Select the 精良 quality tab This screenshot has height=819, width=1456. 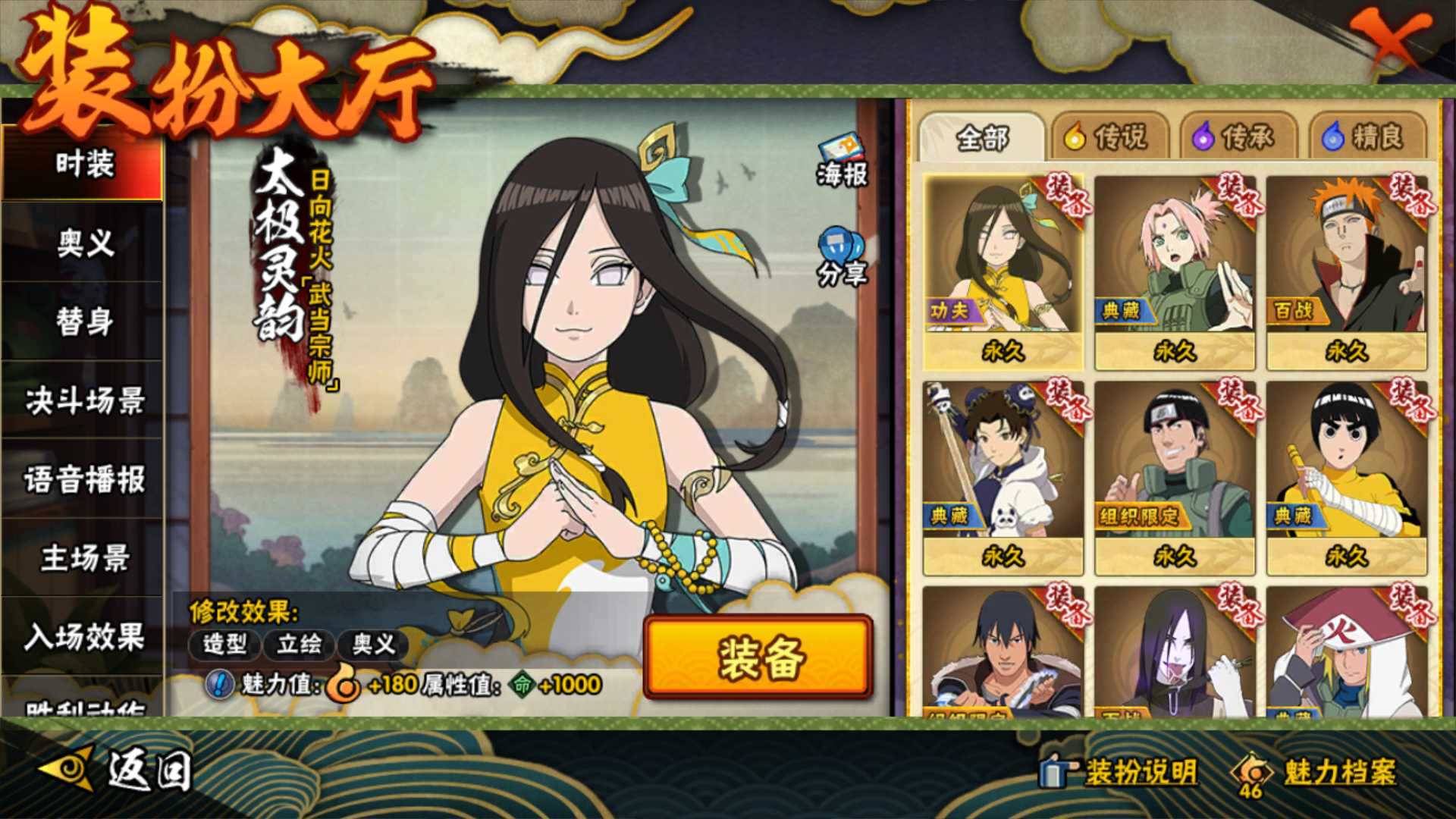point(1365,138)
